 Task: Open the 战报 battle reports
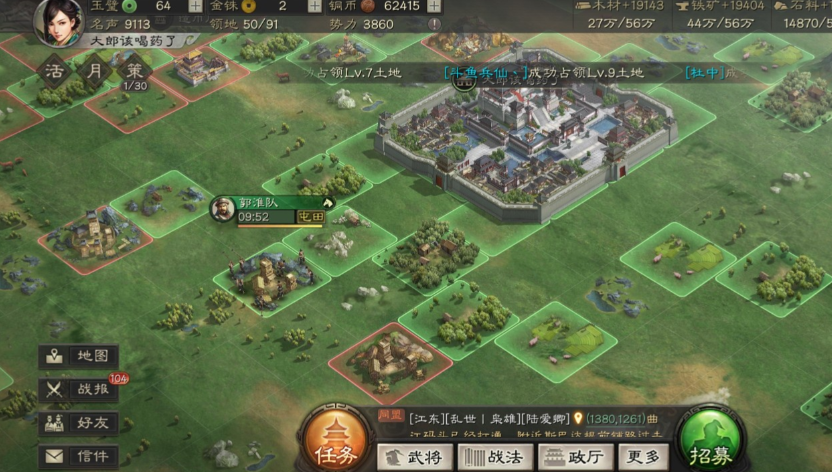tap(79, 389)
